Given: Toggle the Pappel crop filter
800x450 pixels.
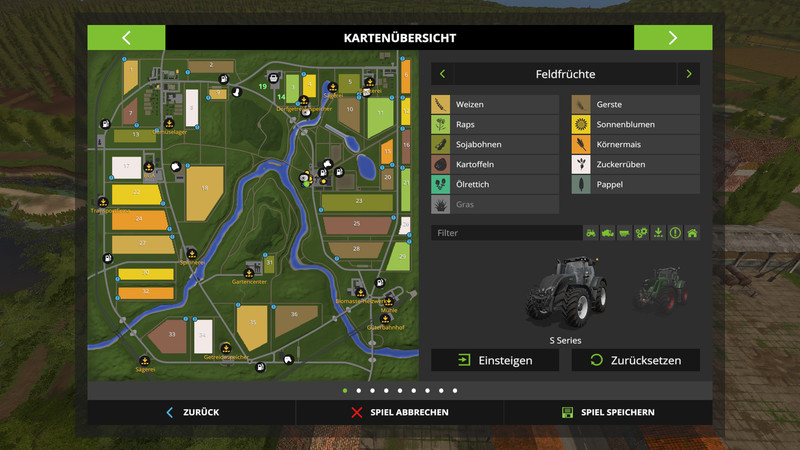Looking at the screenshot, I should point(635,184).
